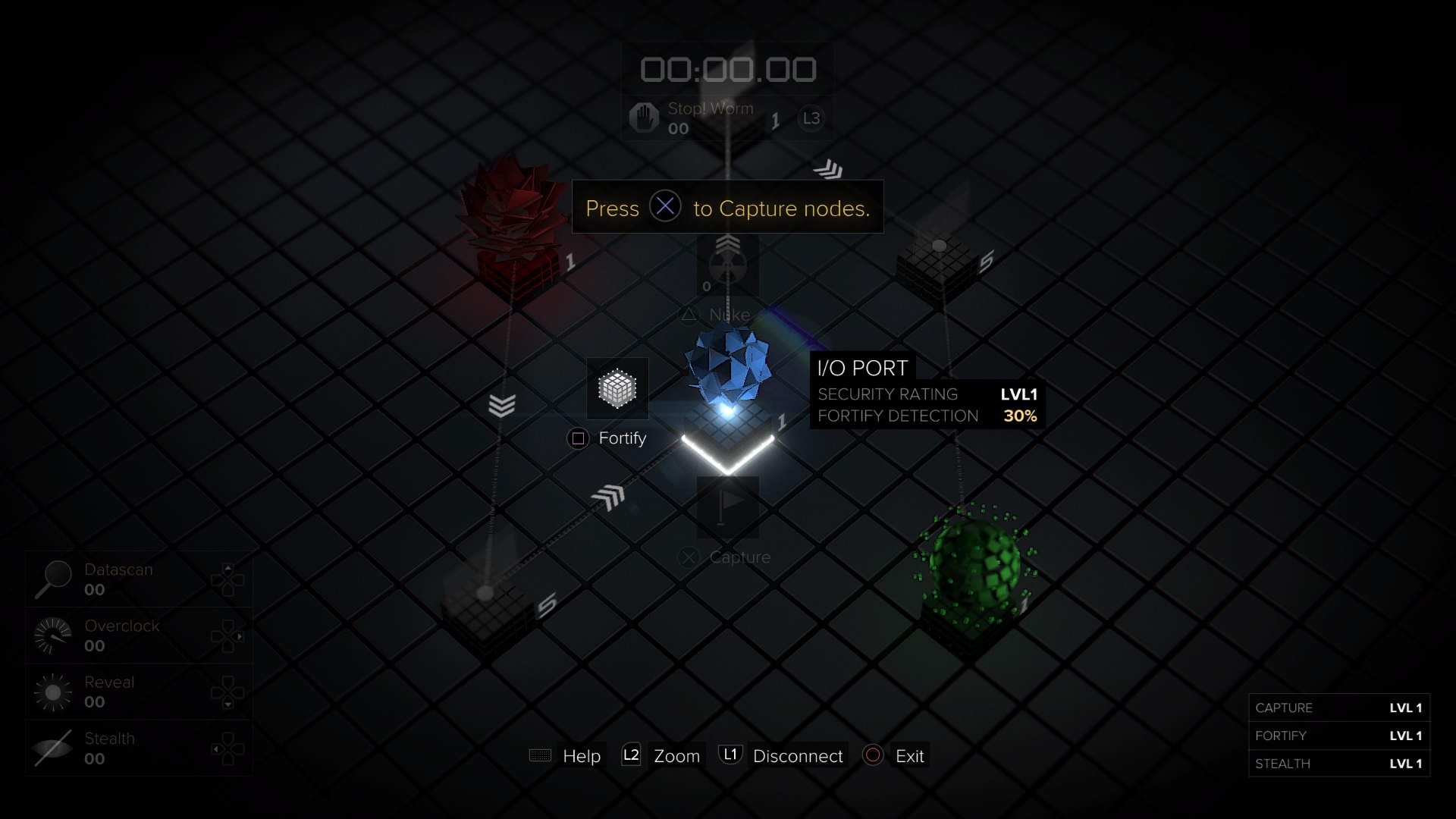Select the green sphere node
1456x819 pixels.
(974, 565)
